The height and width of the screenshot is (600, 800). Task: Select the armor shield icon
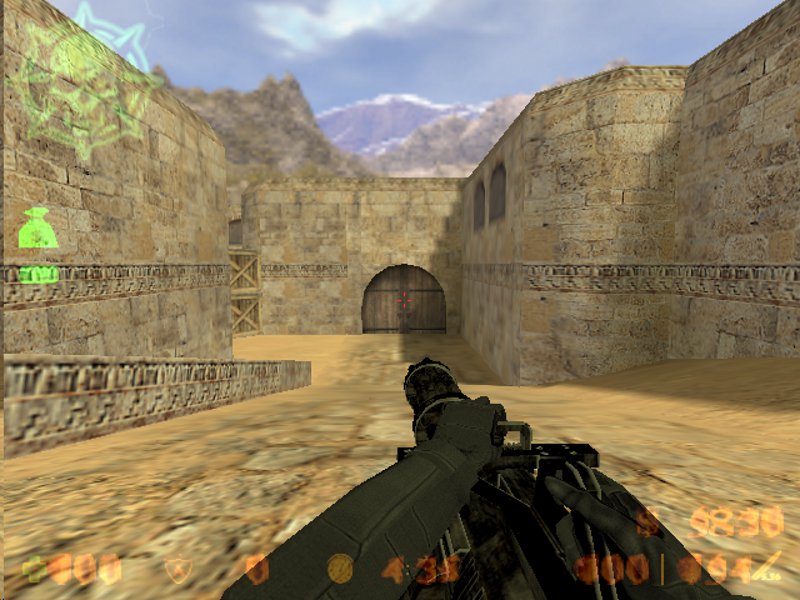[x=178, y=569]
